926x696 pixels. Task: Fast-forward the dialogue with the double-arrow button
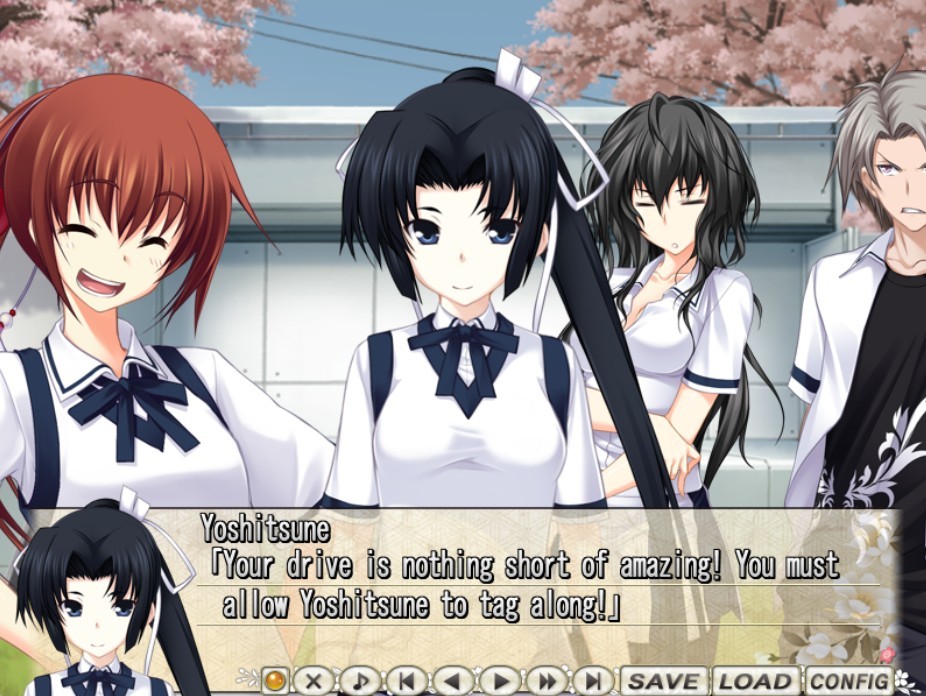pyautogui.click(x=547, y=681)
